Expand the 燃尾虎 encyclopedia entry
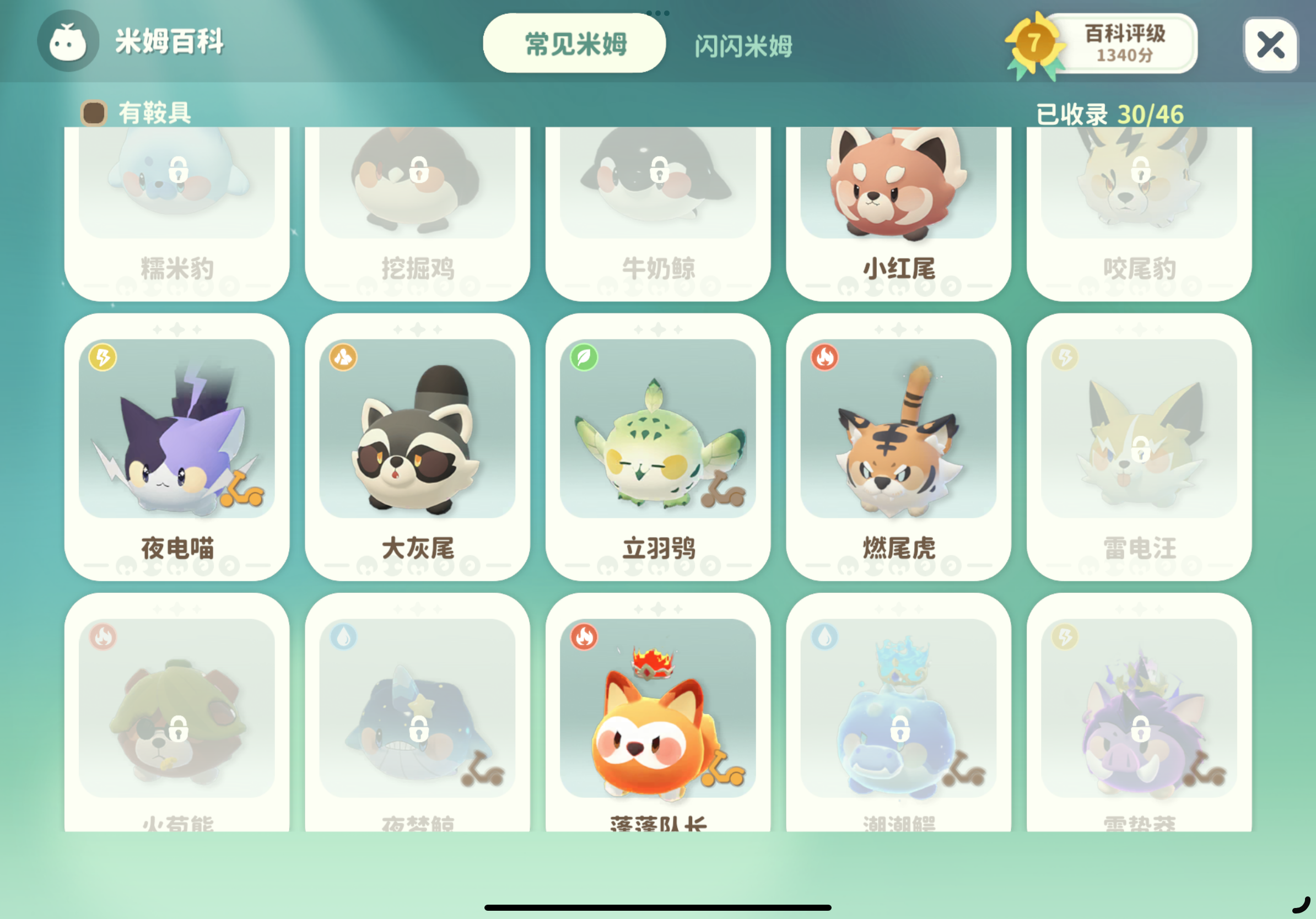1316x919 pixels. 898,447
